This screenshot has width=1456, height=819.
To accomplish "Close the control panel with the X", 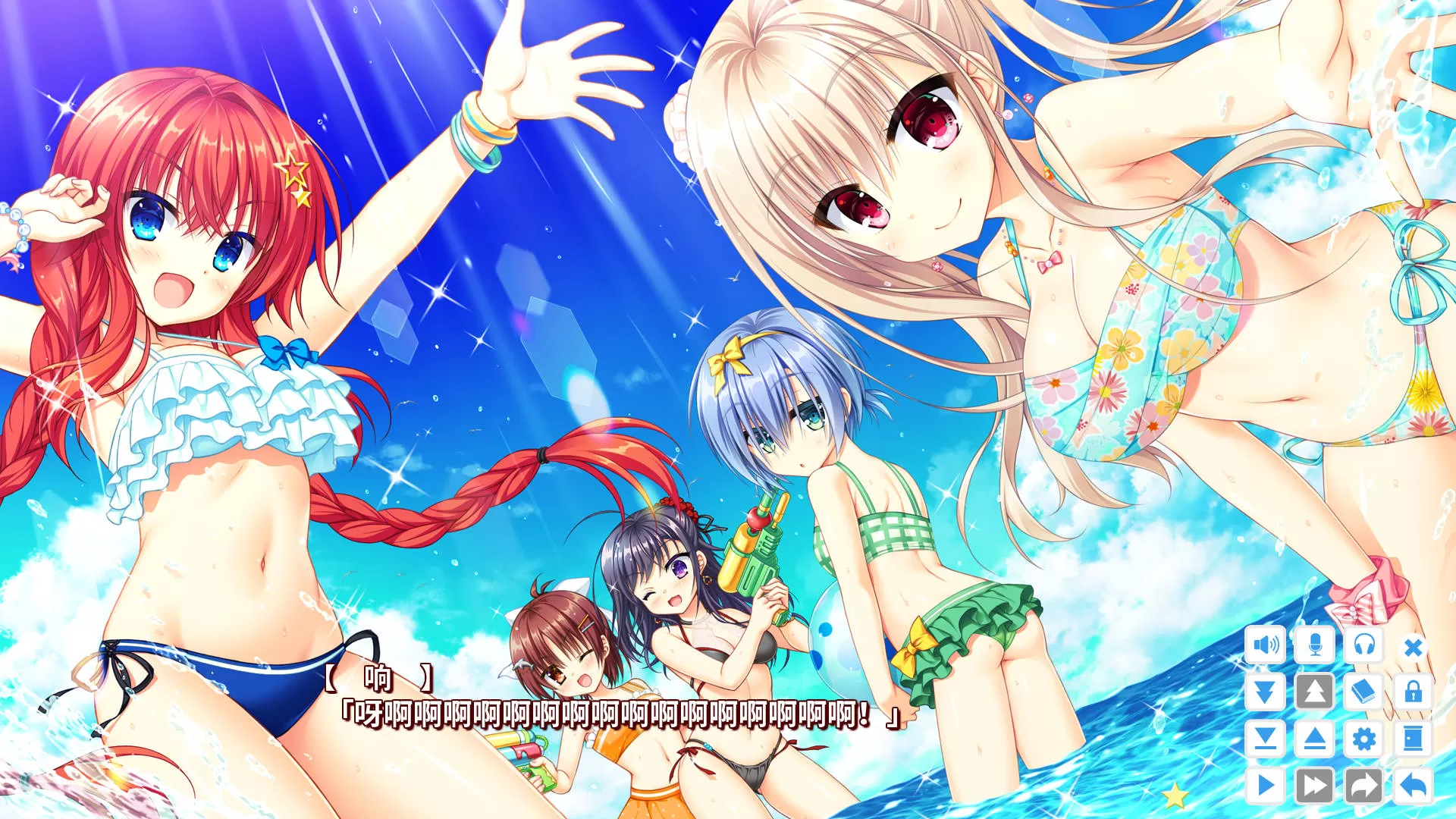I will (1413, 647).
